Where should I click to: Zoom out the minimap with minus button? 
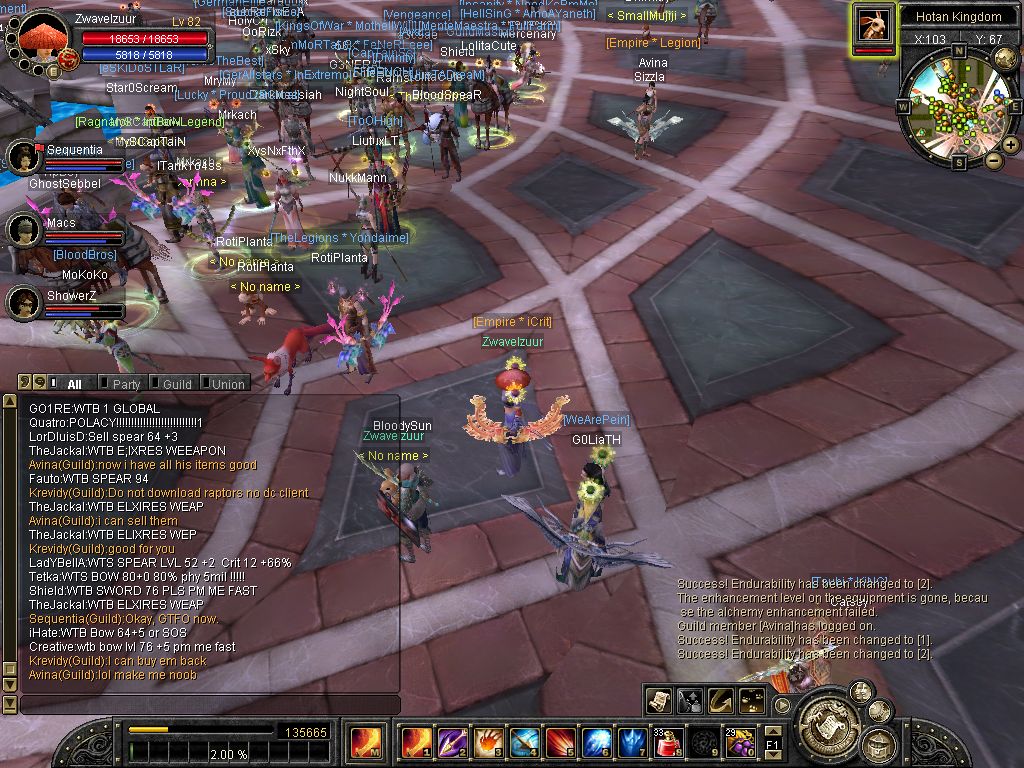[x=993, y=160]
